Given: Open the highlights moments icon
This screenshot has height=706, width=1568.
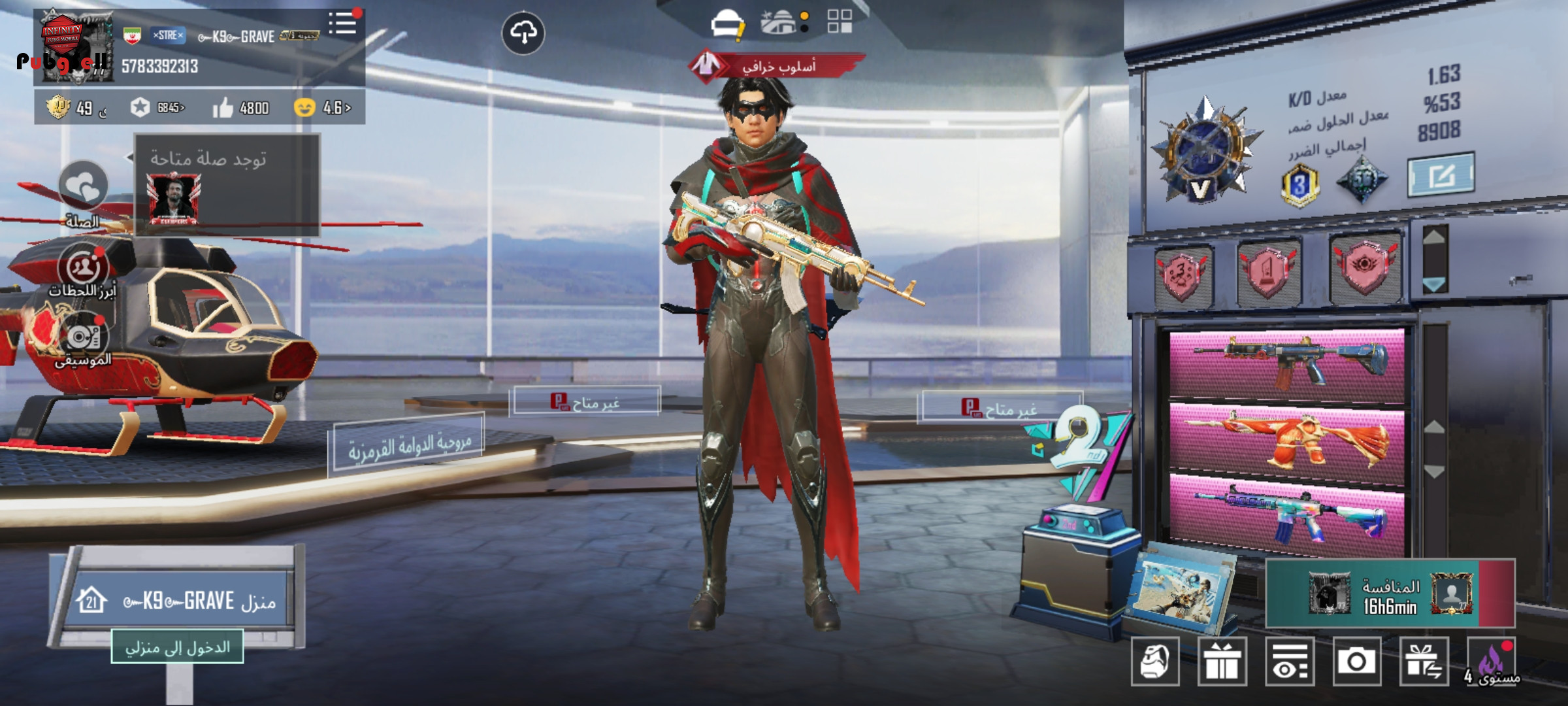Looking at the screenshot, I should [x=83, y=267].
